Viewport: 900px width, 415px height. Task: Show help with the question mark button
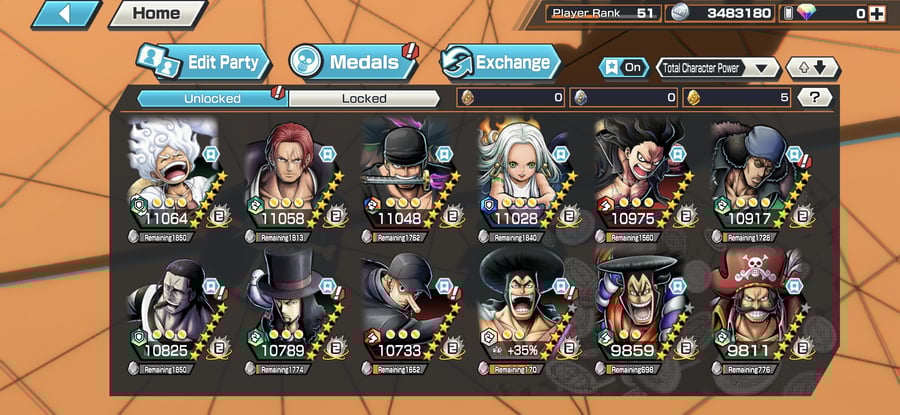pyautogui.click(x=814, y=98)
